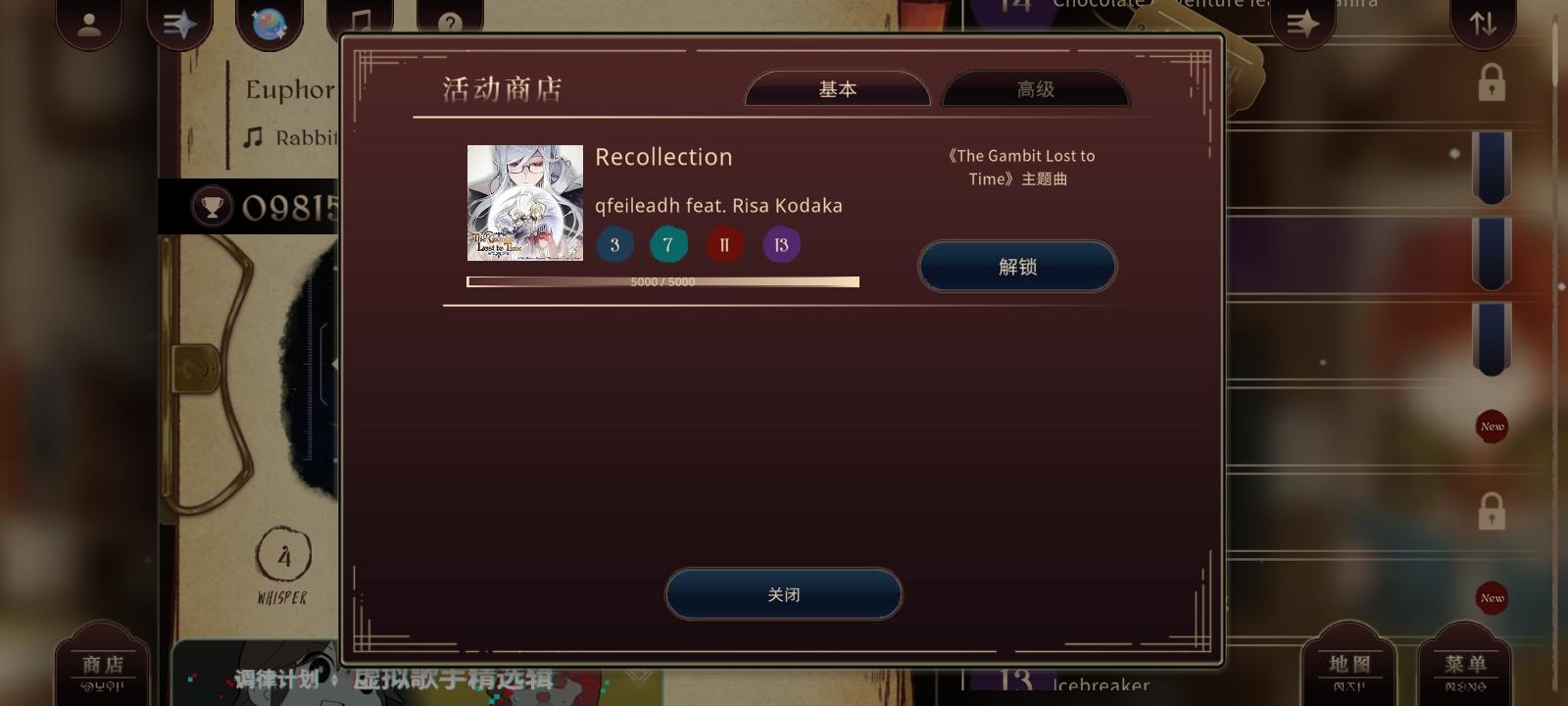Click the locked padlock icon on right panel
The width and height of the screenshot is (1568, 706).
(x=1490, y=82)
